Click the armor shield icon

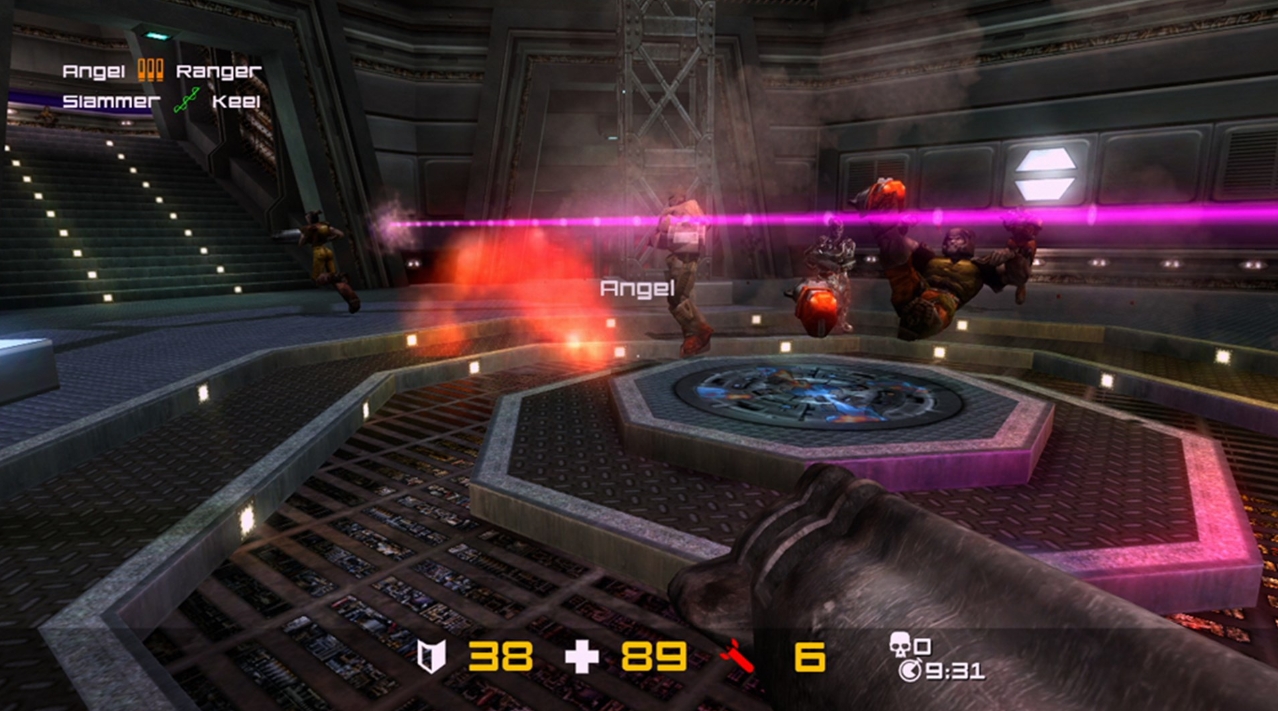click(432, 656)
